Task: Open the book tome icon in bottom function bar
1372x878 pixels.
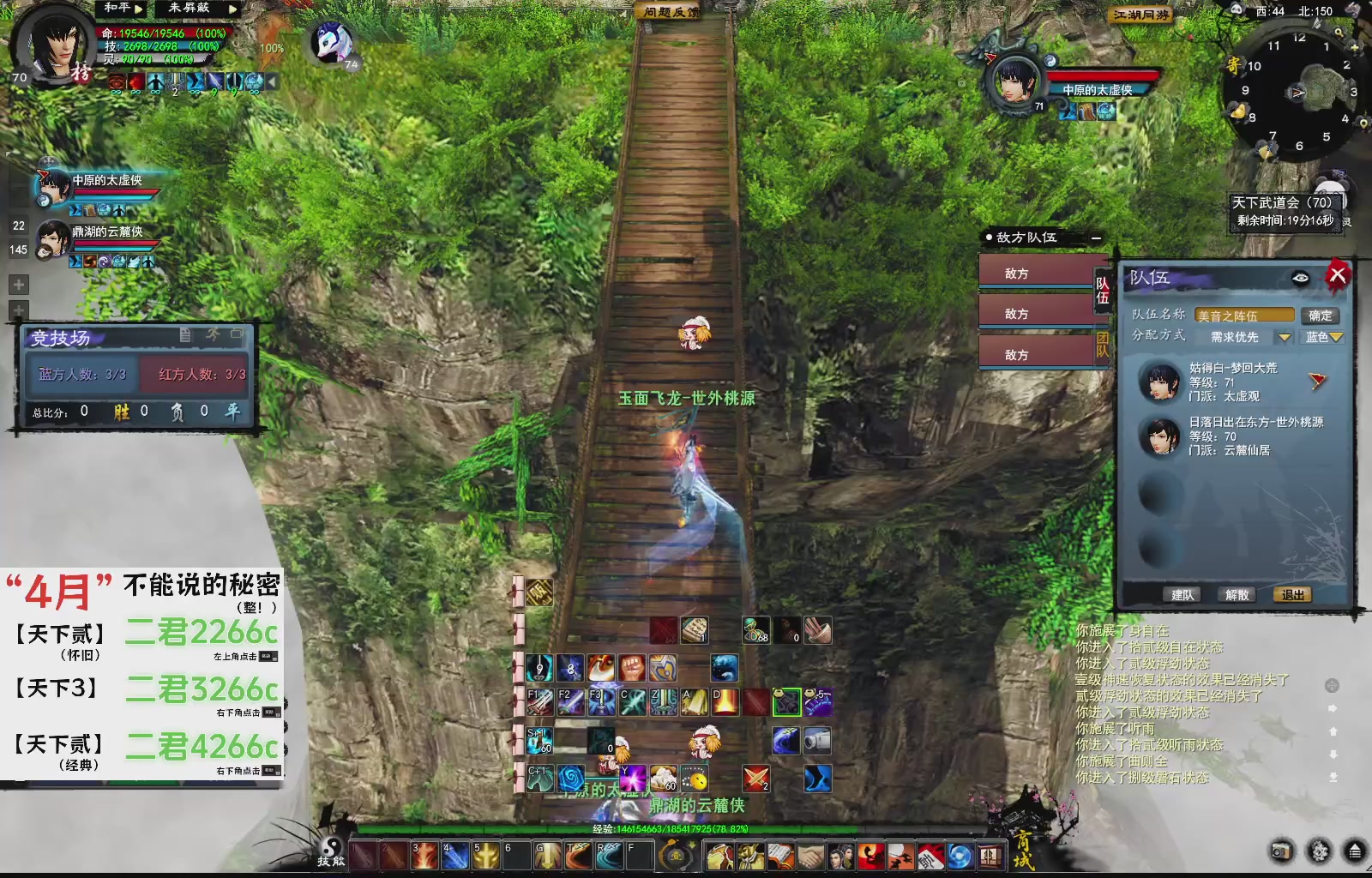Action: click(780, 857)
